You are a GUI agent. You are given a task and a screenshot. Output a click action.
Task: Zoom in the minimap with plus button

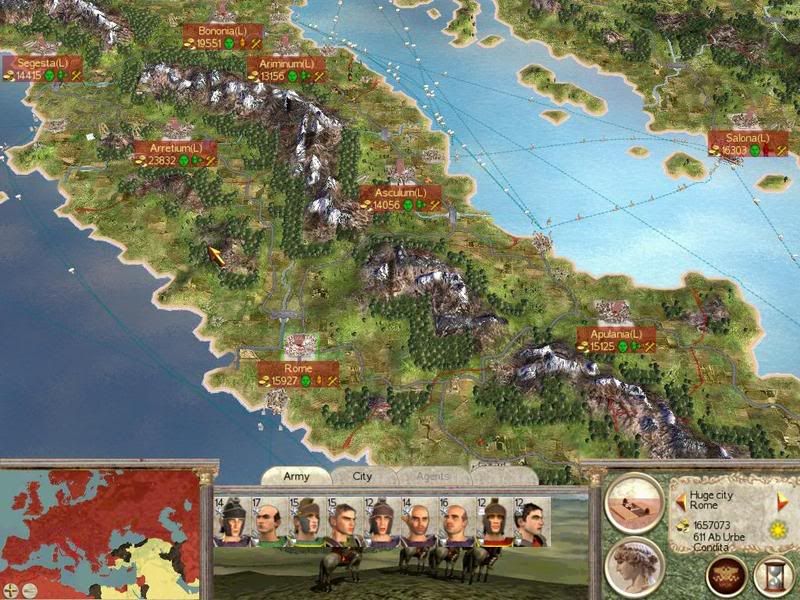pyautogui.click(x=12, y=589)
